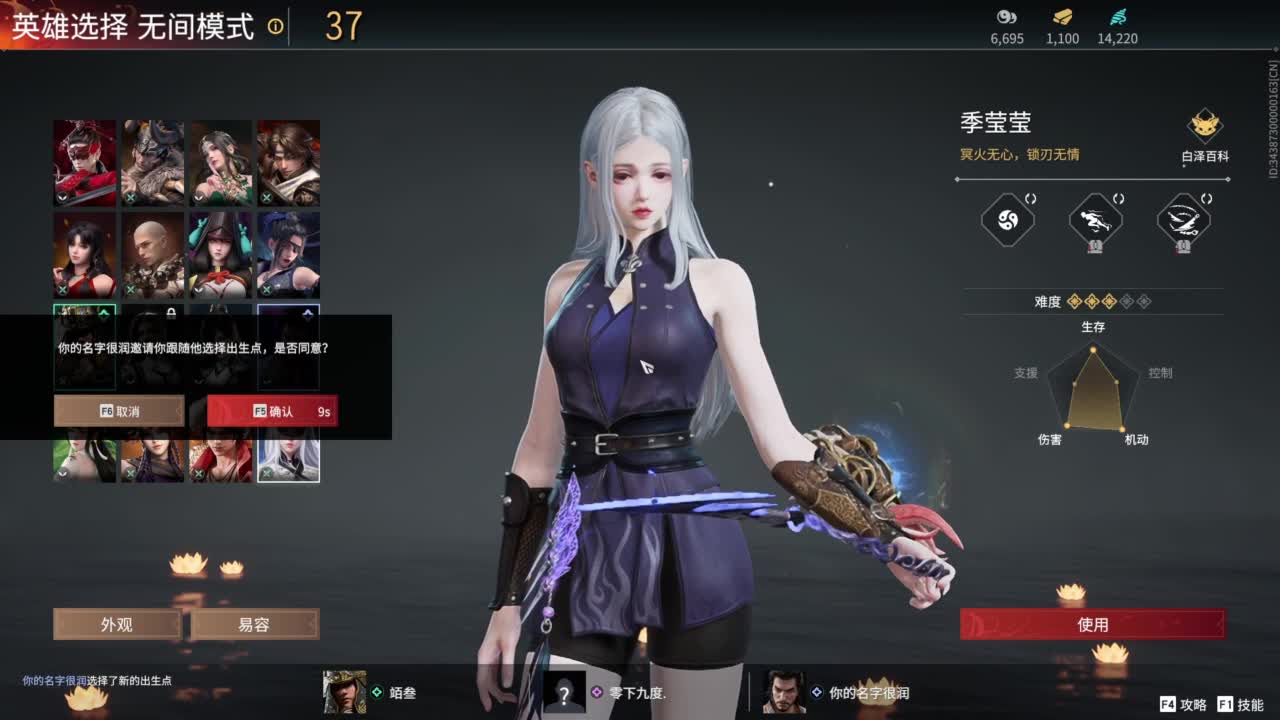The width and height of the screenshot is (1280, 720).
Task: Click the currency icon showing 14,220
Action: [1119, 18]
